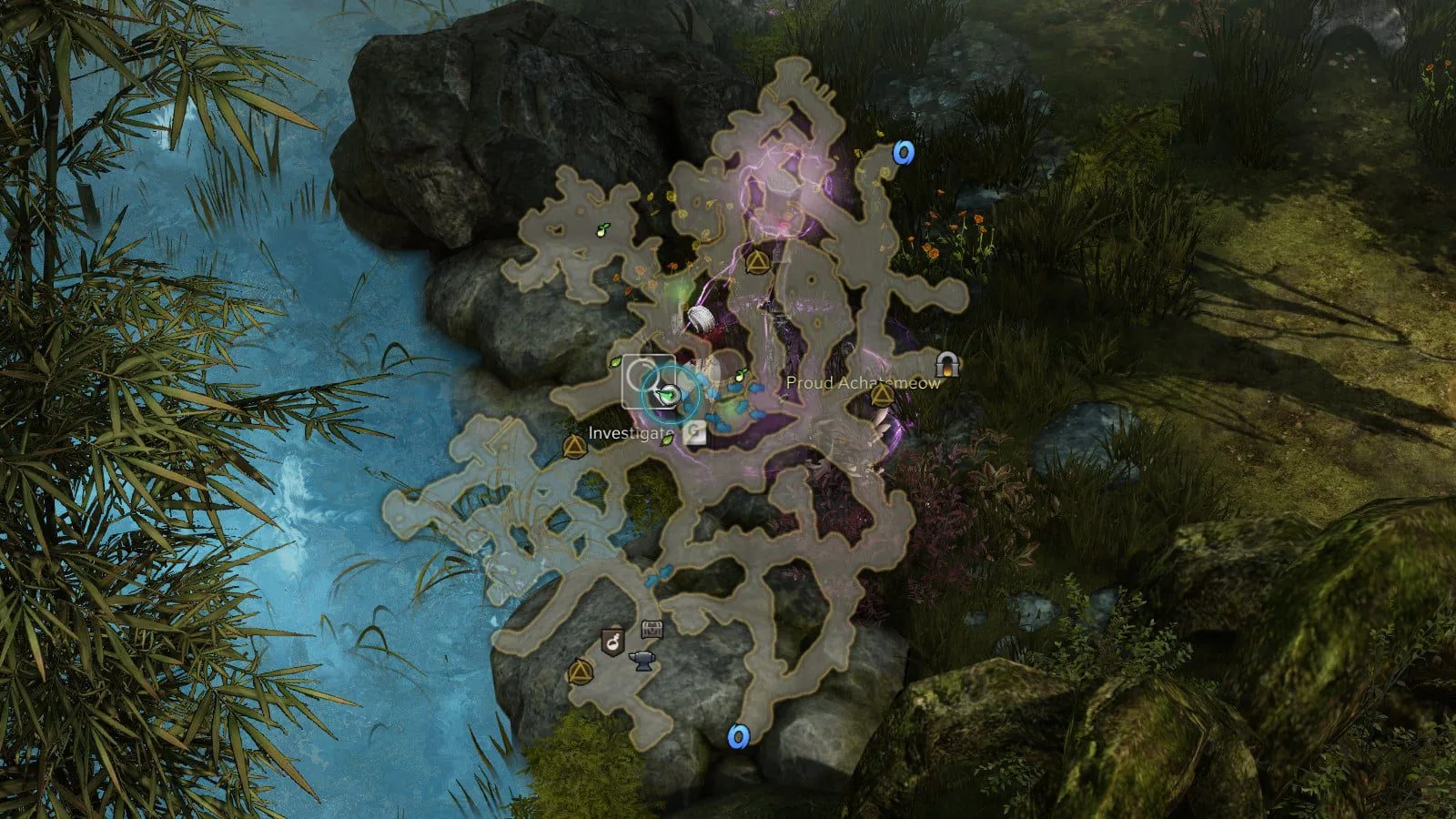Click the blue portal marker nearest the anvil
The height and width of the screenshot is (819, 1456).
click(x=739, y=734)
